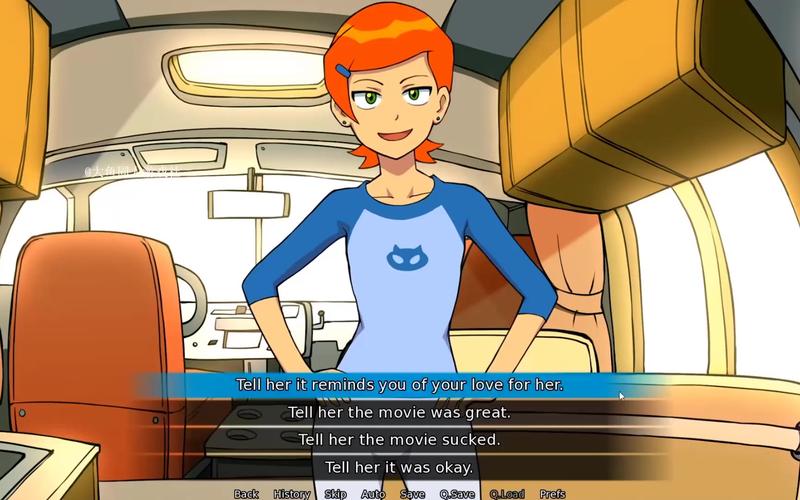Answer "Tell her it was okay"

click(x=400, y=467)
